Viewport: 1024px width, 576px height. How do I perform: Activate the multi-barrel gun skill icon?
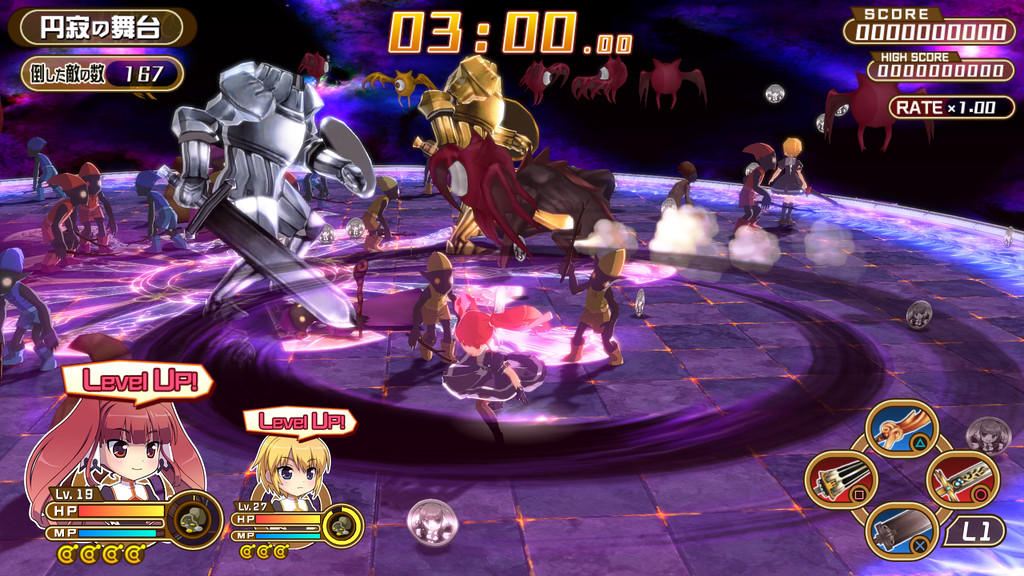pos(841,481)
